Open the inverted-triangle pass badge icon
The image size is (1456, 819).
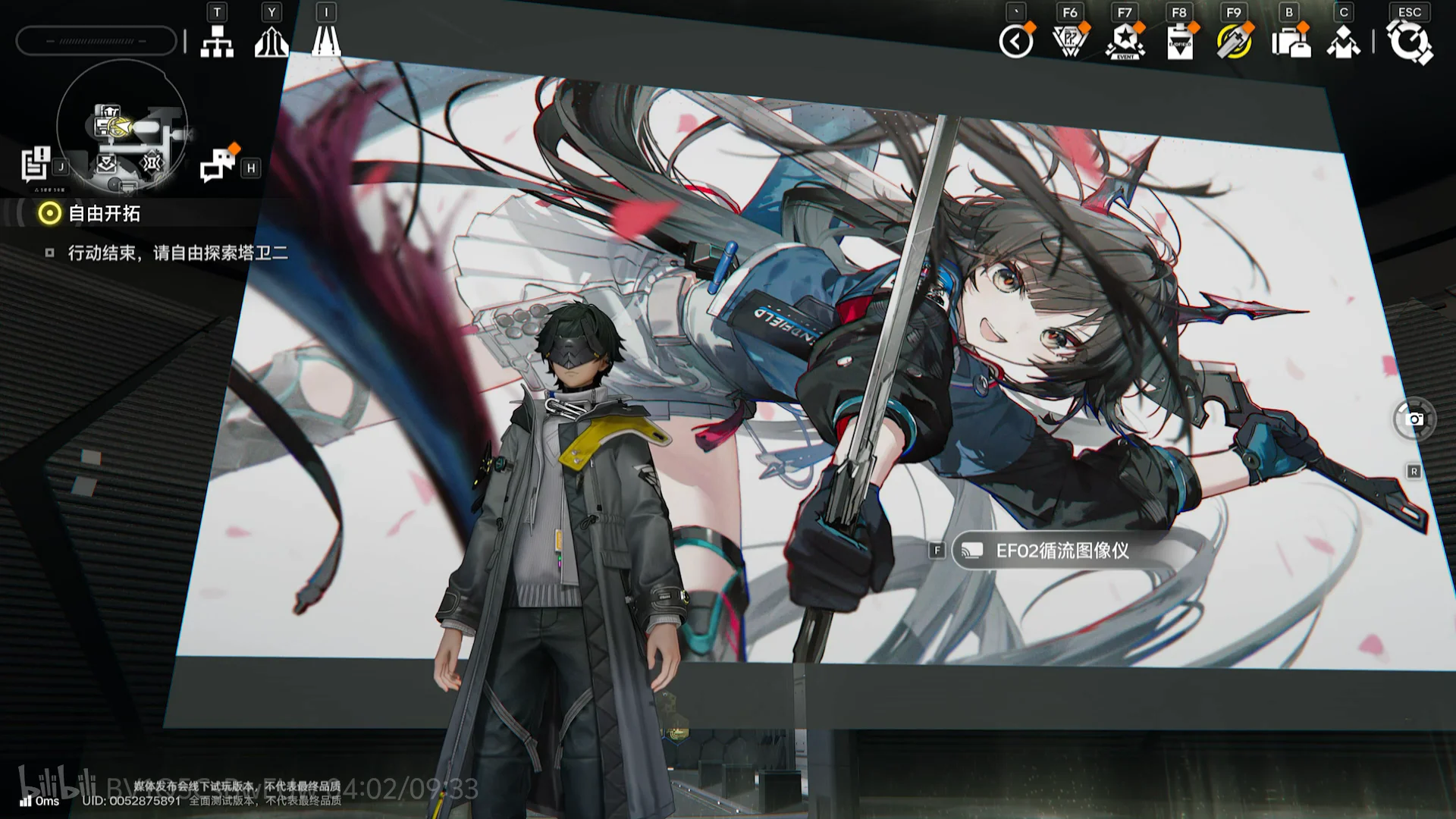[x=1070, y=41]
